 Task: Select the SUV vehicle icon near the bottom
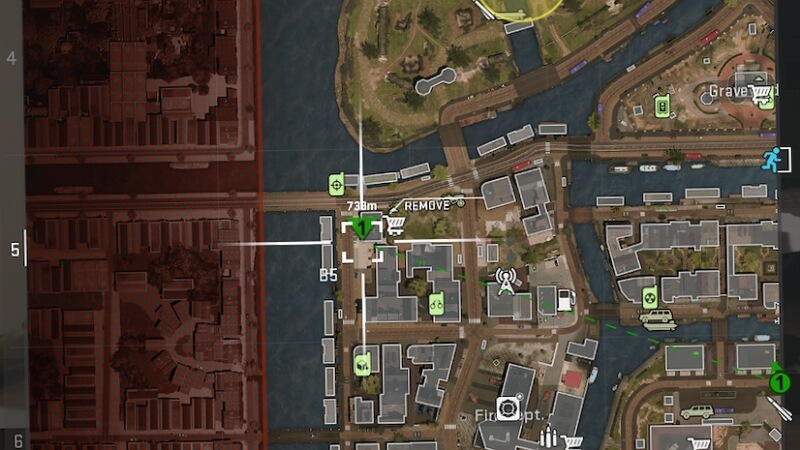[x=697, y=411]
